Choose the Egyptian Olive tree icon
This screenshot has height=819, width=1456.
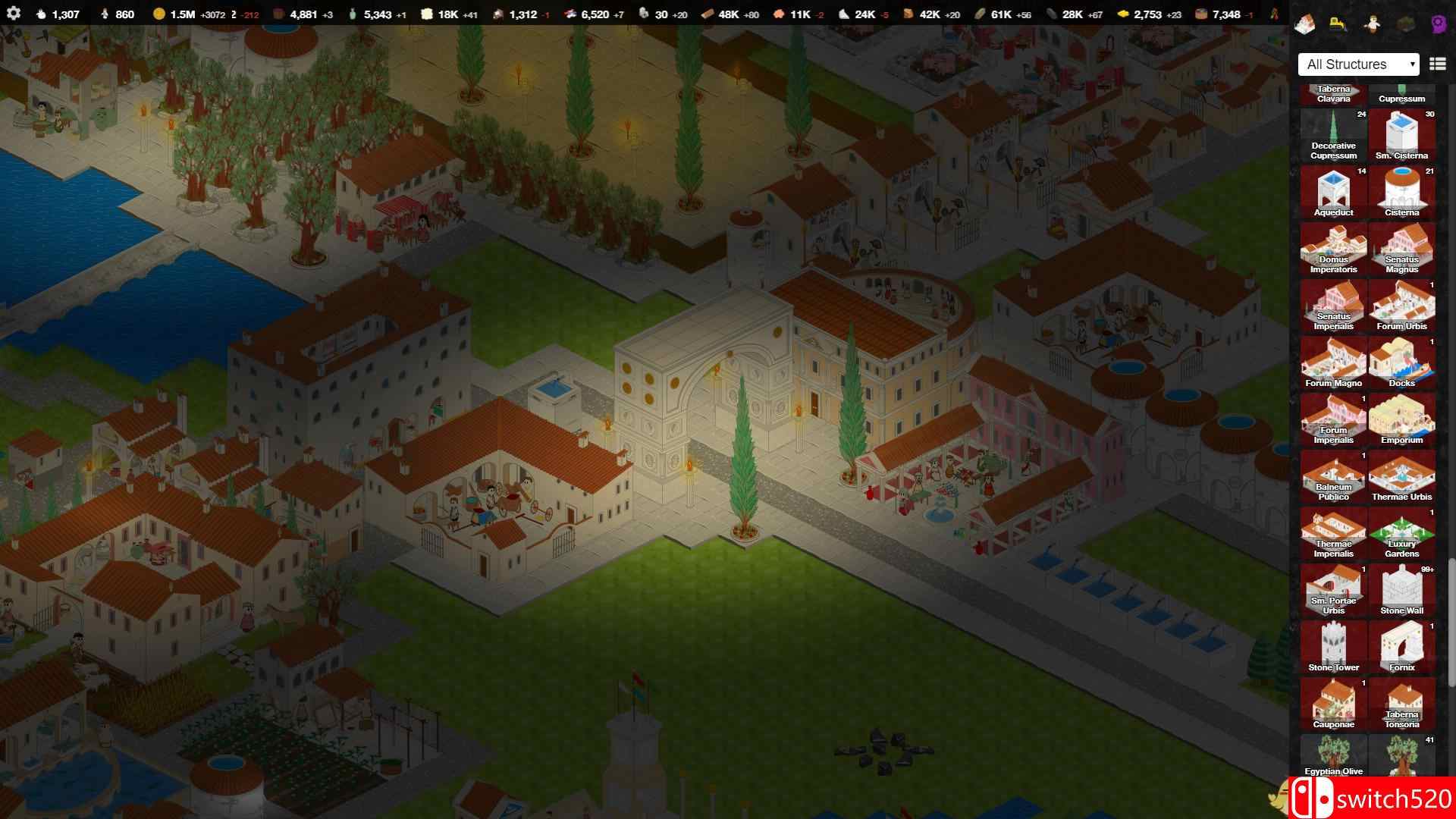(x=1333, y=756)
